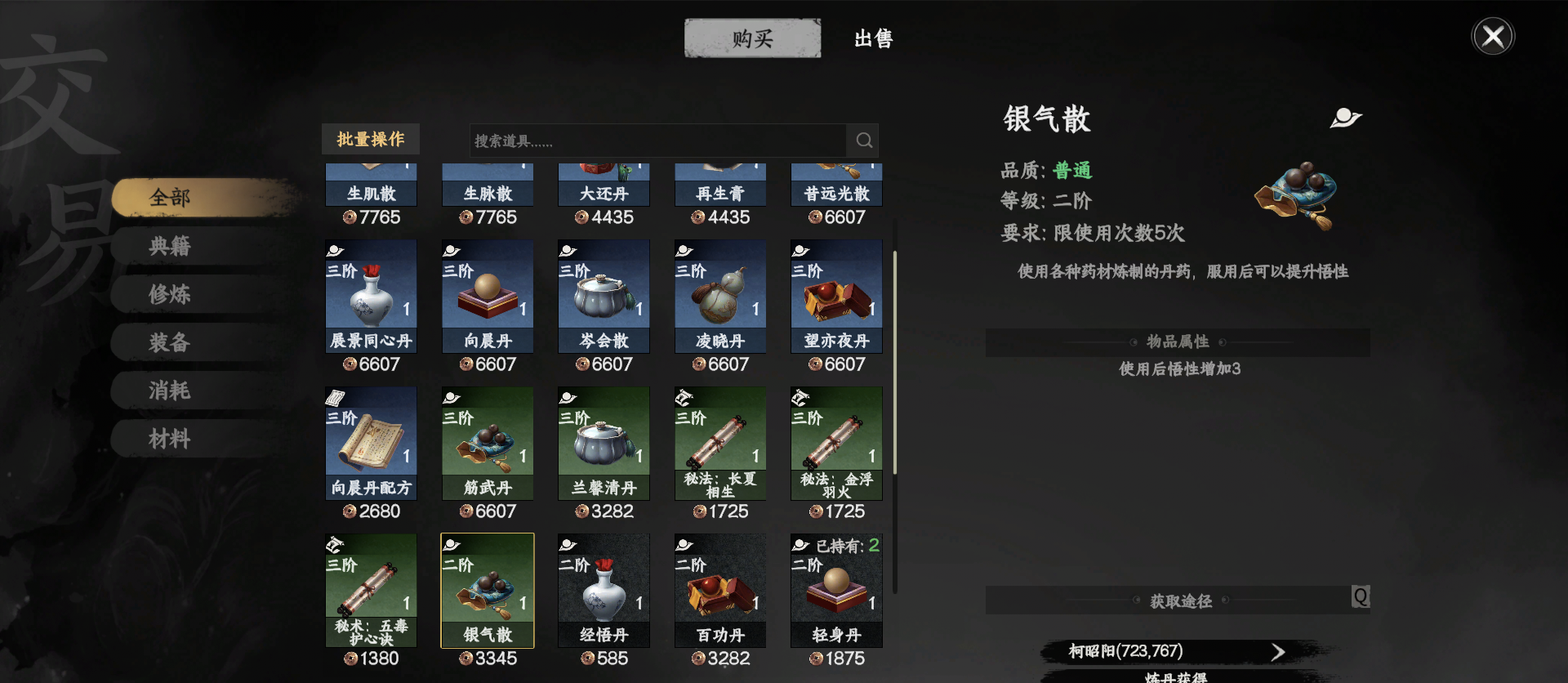
Task: Choose the 全部 category
Action: pyautogui.click(x=170, y=198)
